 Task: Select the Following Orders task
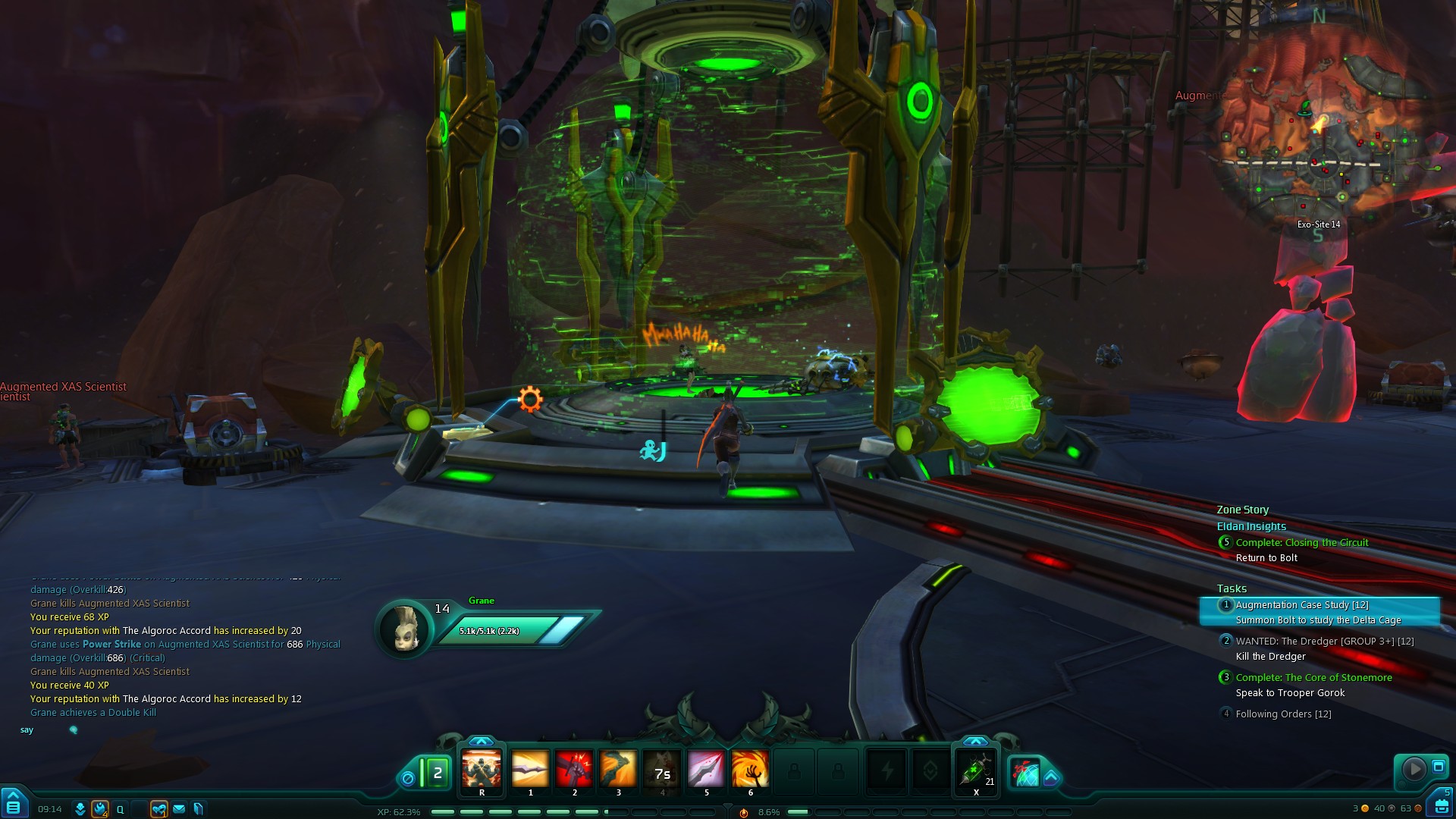click(1283, 714)
